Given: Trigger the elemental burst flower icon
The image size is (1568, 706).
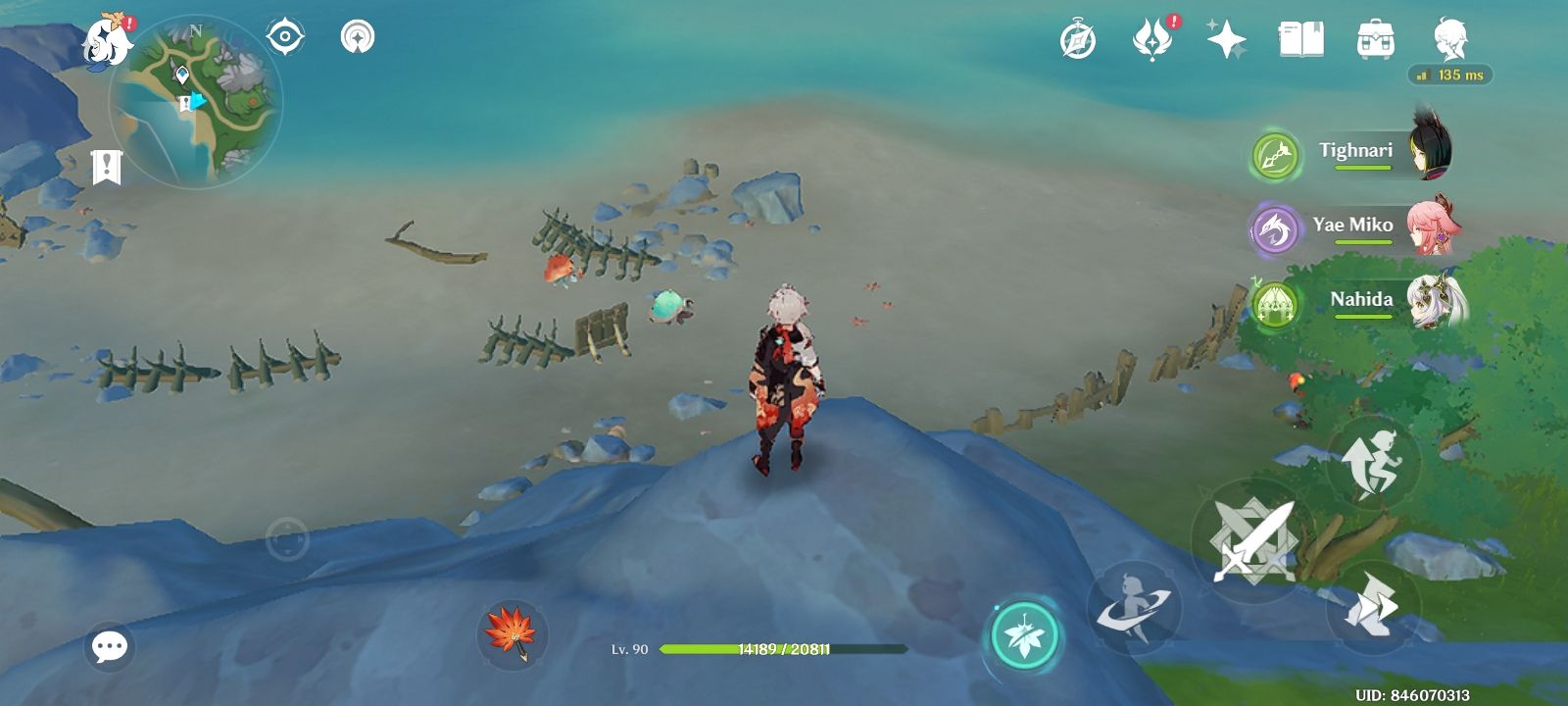Looking at the screenshot, I should (x=1022, y=636).
